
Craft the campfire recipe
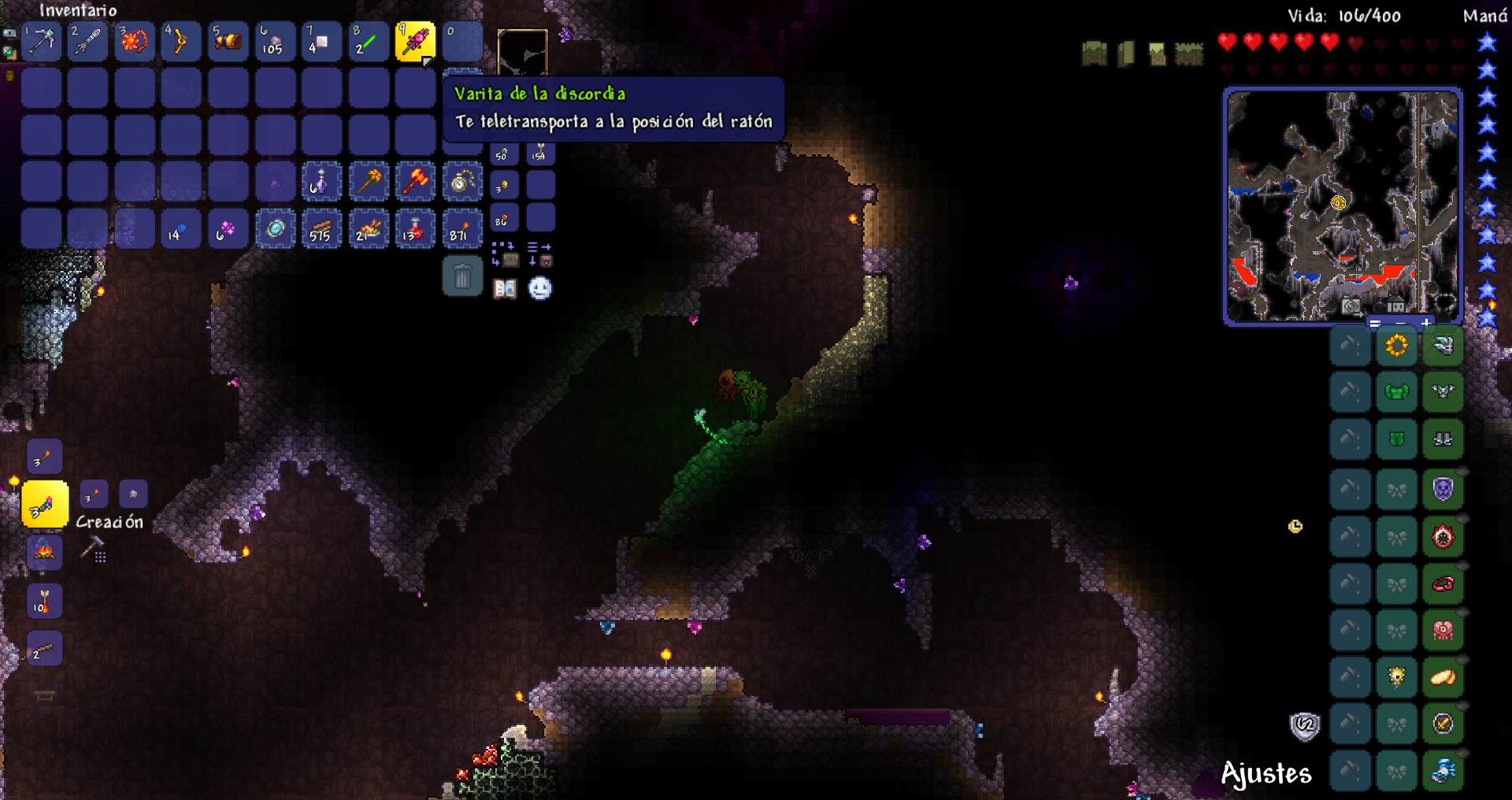(x=44, y=551)
